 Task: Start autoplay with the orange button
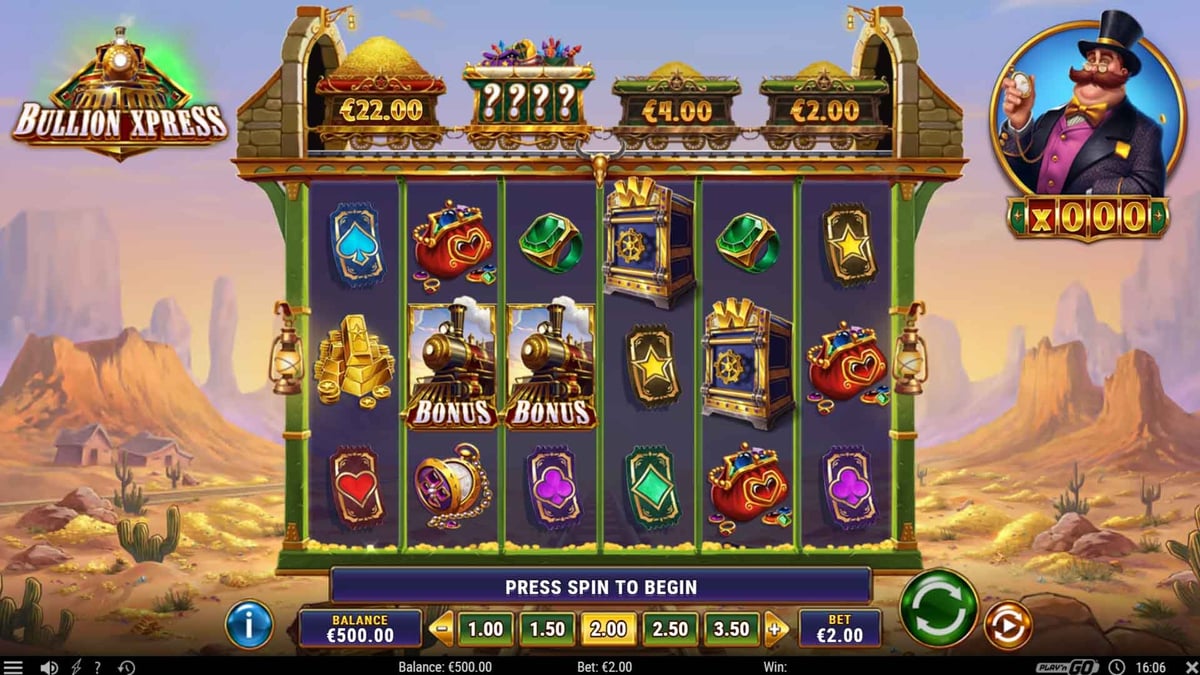click(1007, 625)
